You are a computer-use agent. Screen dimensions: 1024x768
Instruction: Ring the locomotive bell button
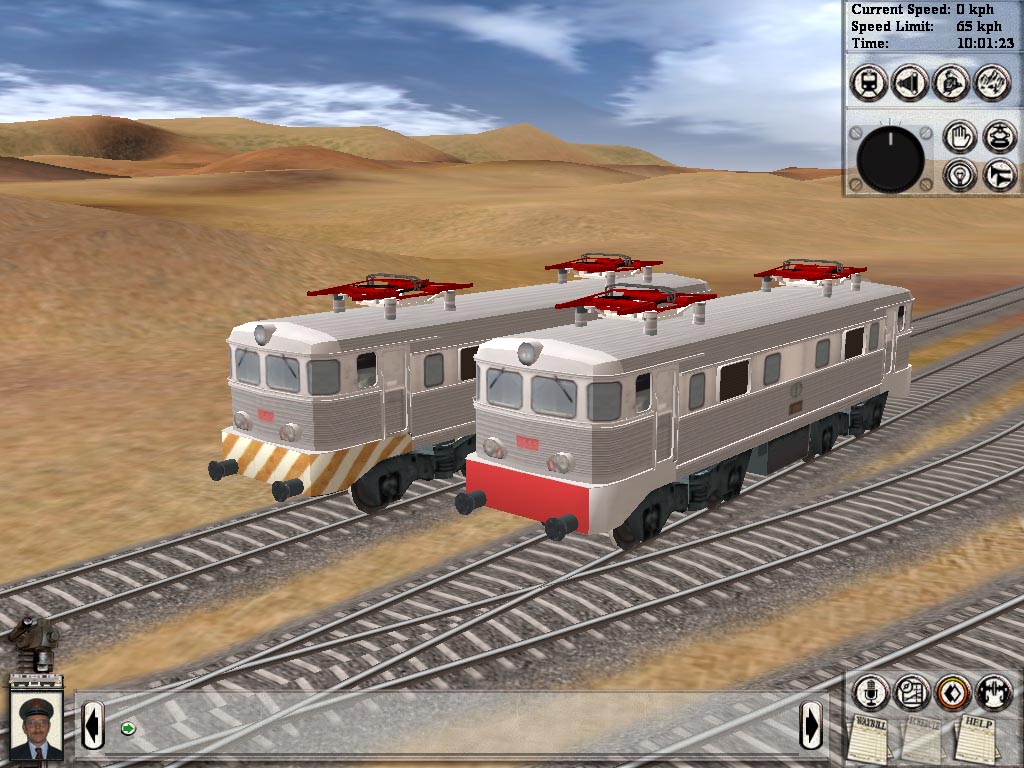[999, 137]
